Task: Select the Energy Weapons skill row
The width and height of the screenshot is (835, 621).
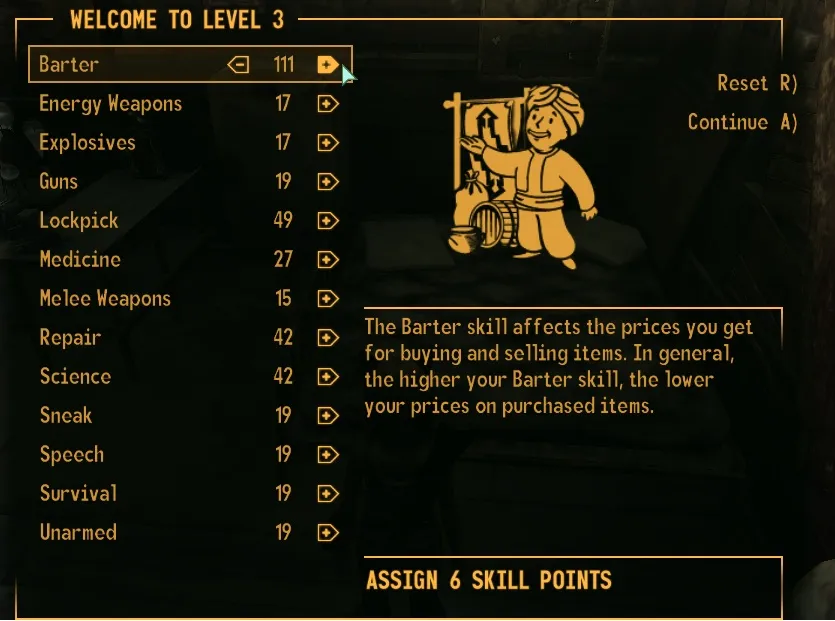Action: [x=110, y=104]
